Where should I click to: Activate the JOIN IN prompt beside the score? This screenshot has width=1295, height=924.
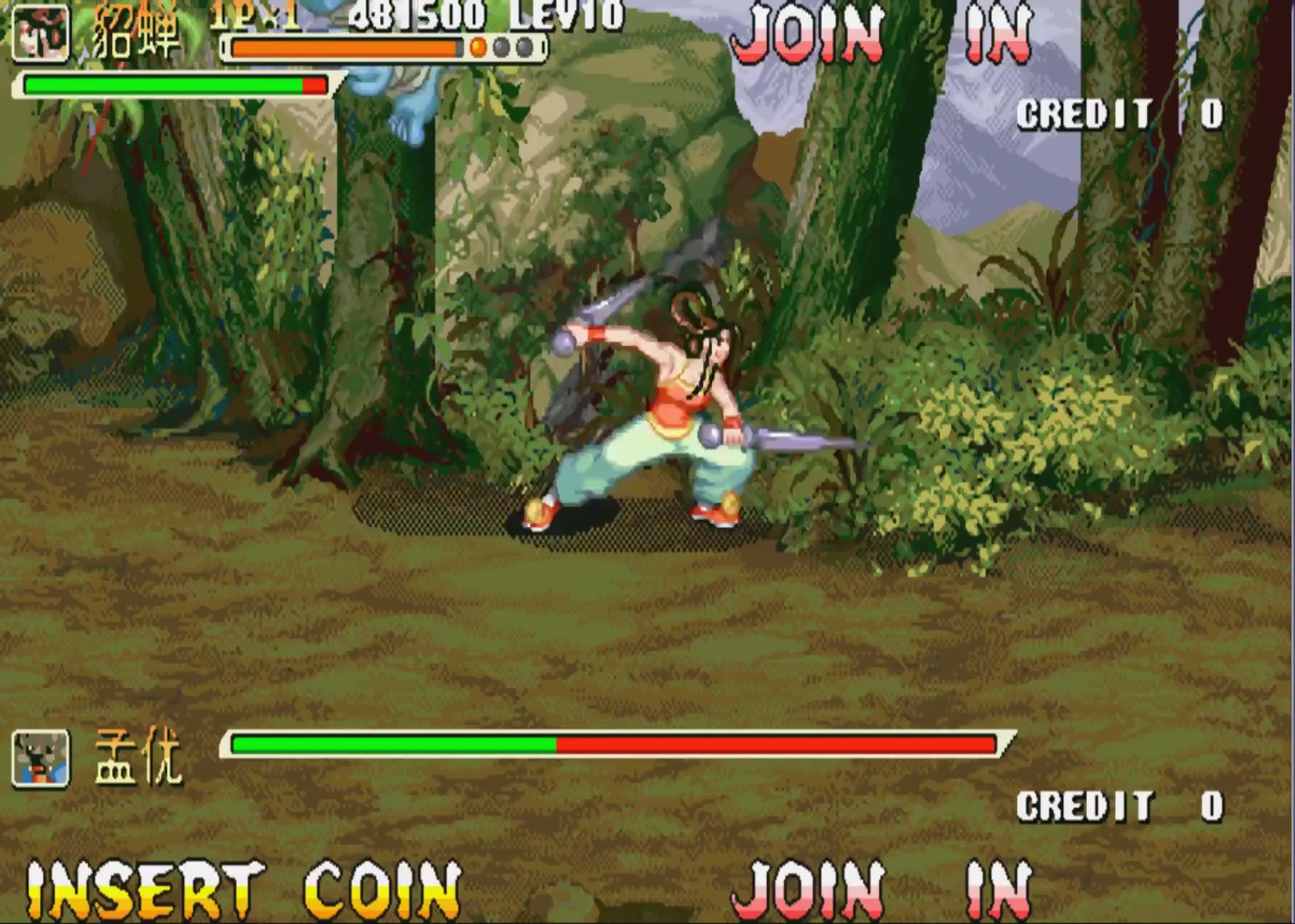click(x=882, y=34)
